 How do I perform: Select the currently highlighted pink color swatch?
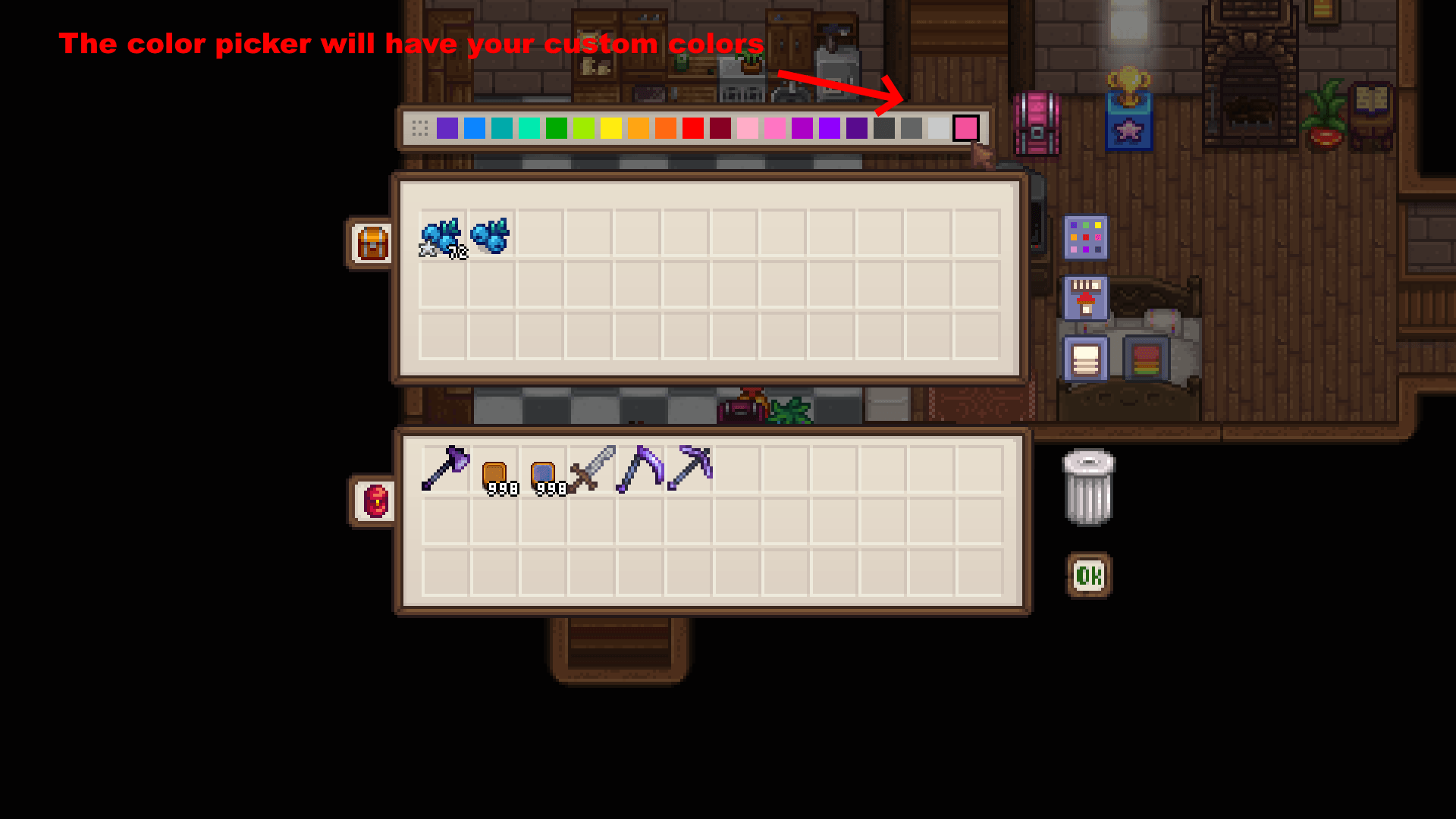pyautogui.click(x=966, y=129)
